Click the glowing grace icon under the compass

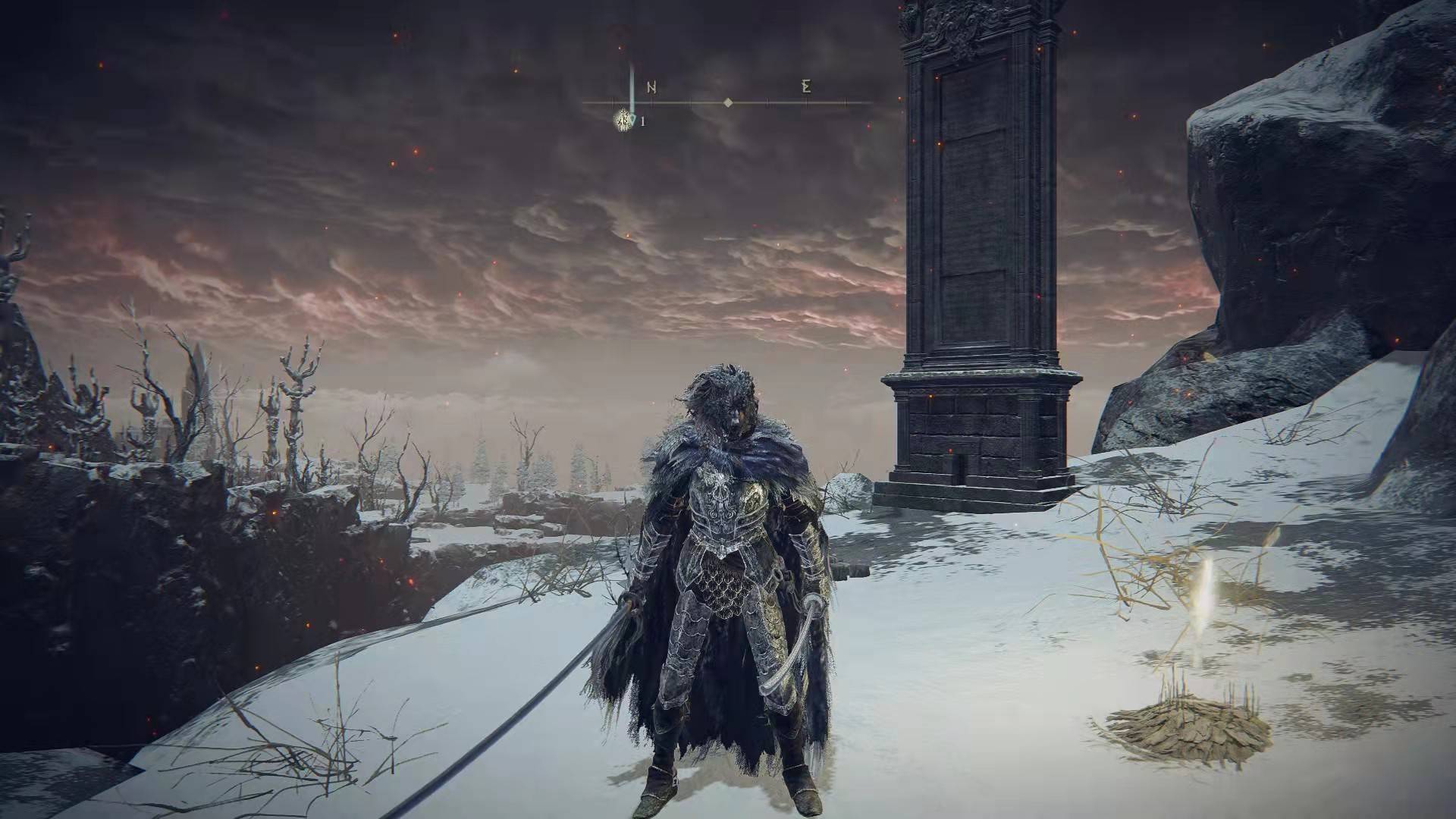coord(624,119)
